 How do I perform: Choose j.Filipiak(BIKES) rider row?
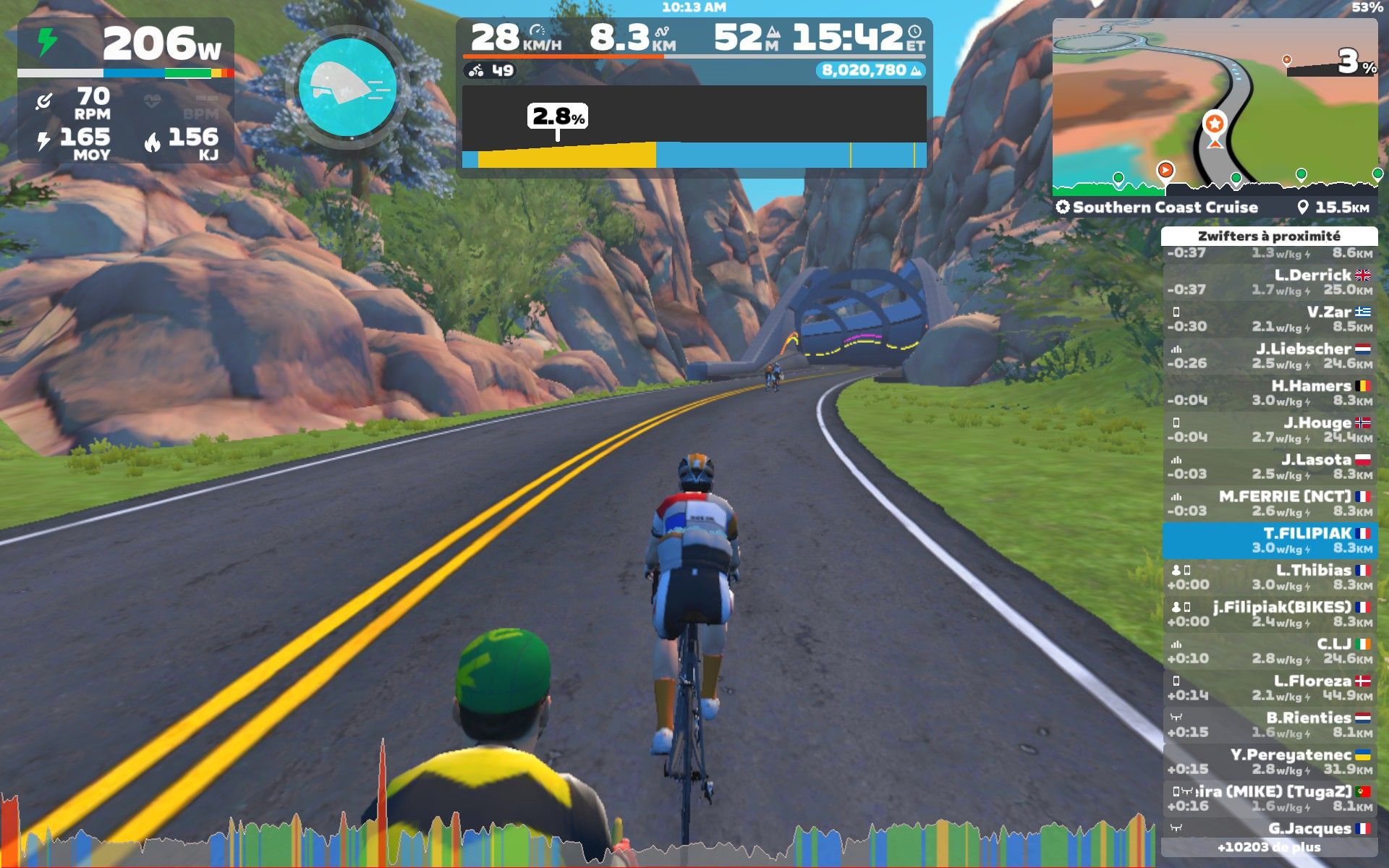(1270, 614)
